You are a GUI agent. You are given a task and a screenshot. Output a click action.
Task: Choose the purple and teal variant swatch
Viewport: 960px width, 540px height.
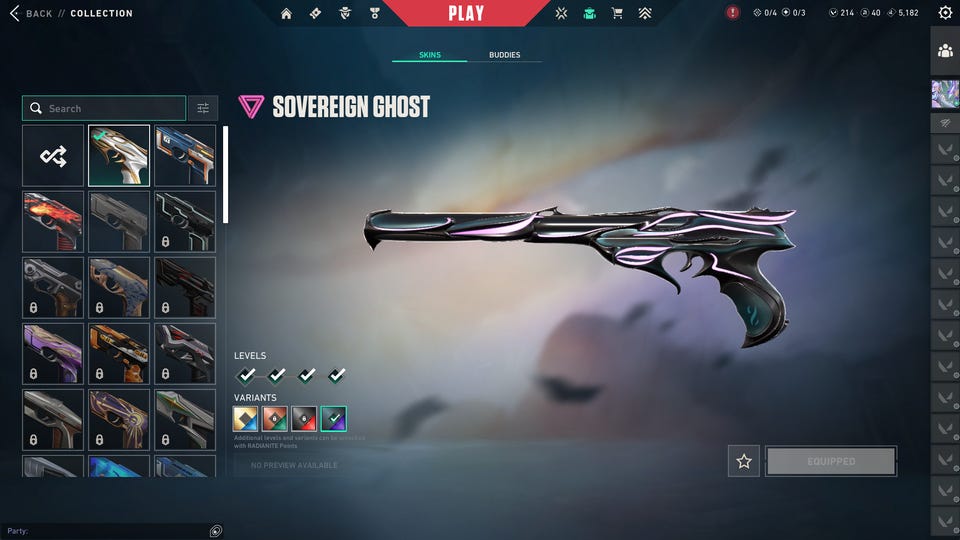(x=334, y=419)
